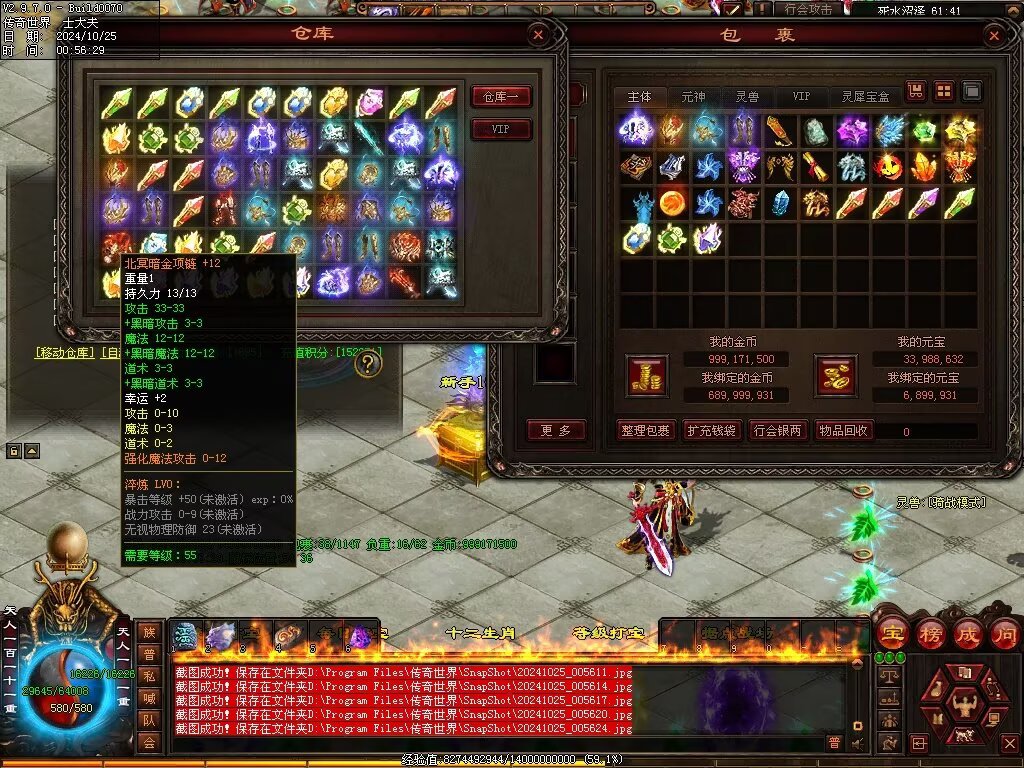Screen dimensions: 1024x768
Task: Open 行会银两 guild funds
Action: 777,431
